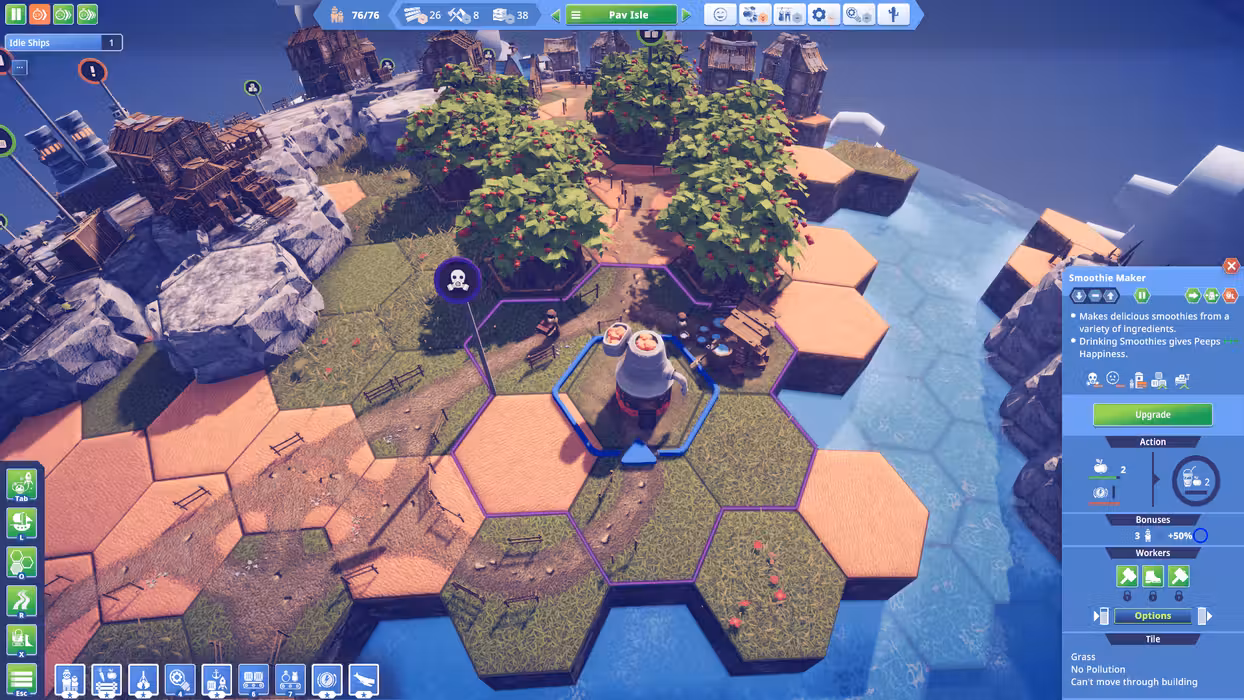Select the peeps housing build category
Screen dimensions: 1244x700
tap(70, 680)
